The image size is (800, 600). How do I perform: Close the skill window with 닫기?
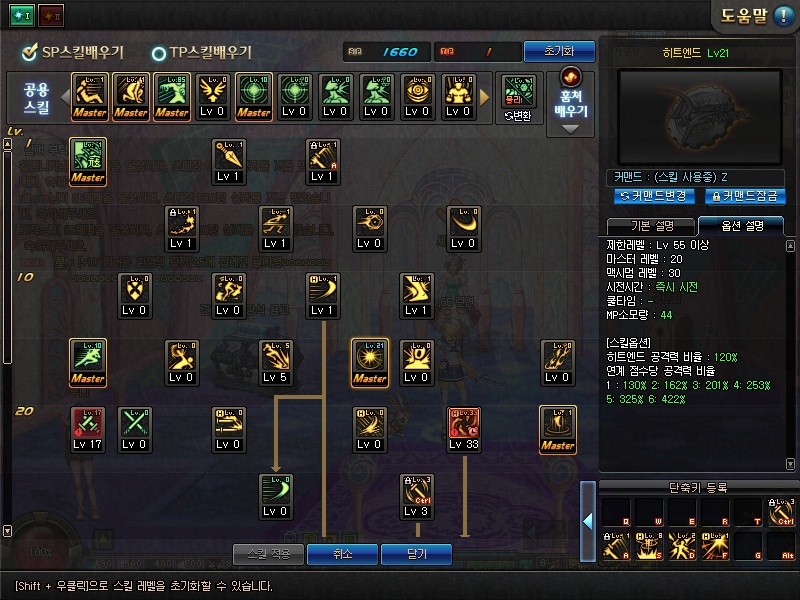click(x=417, y=553)
